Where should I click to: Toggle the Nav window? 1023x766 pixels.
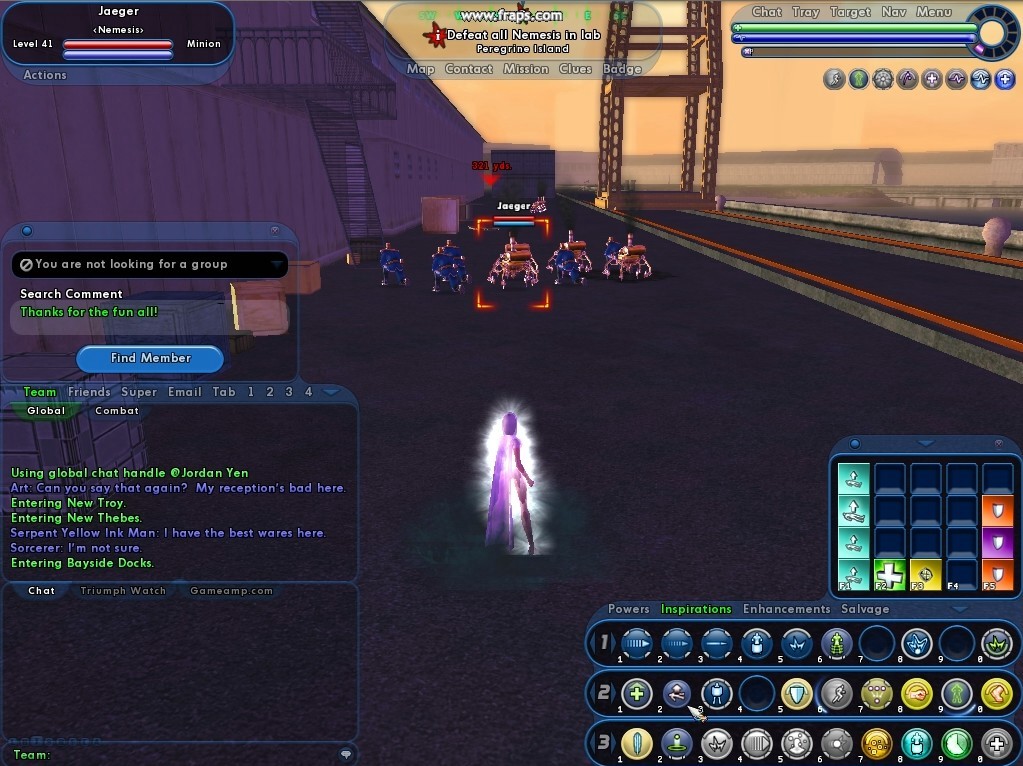pos(894,12)
